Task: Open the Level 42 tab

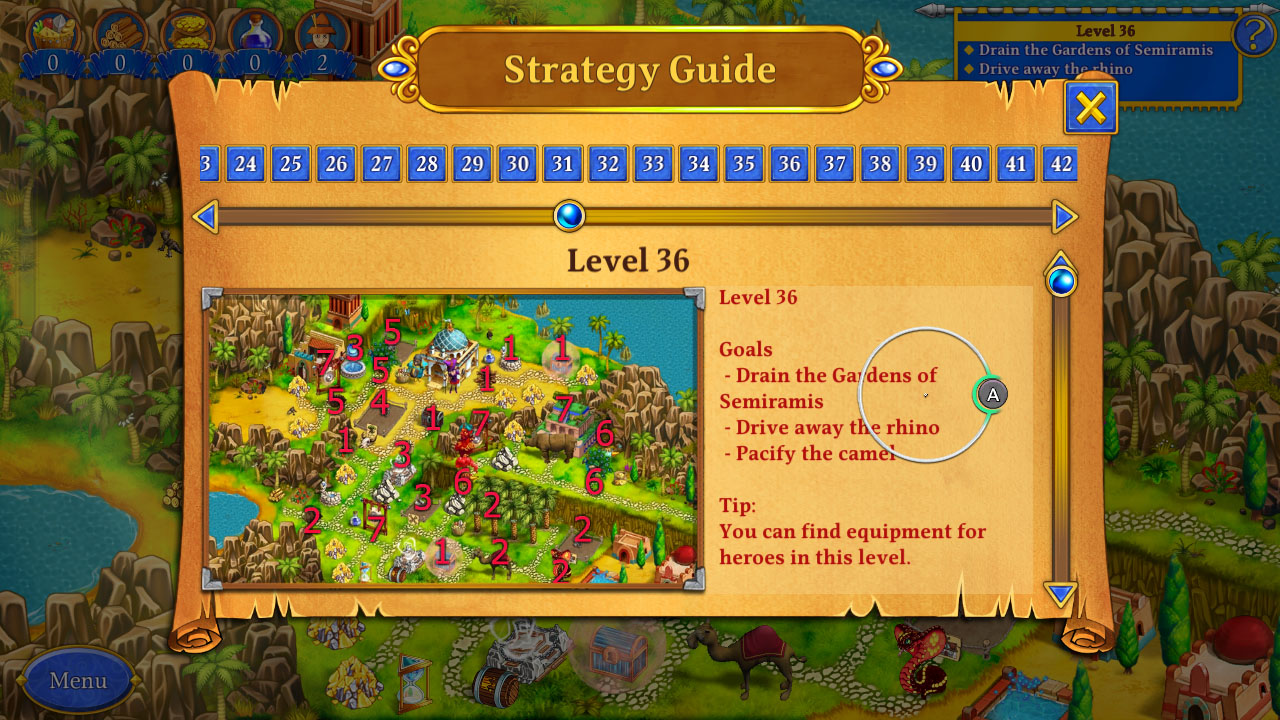Action: 1061,164
